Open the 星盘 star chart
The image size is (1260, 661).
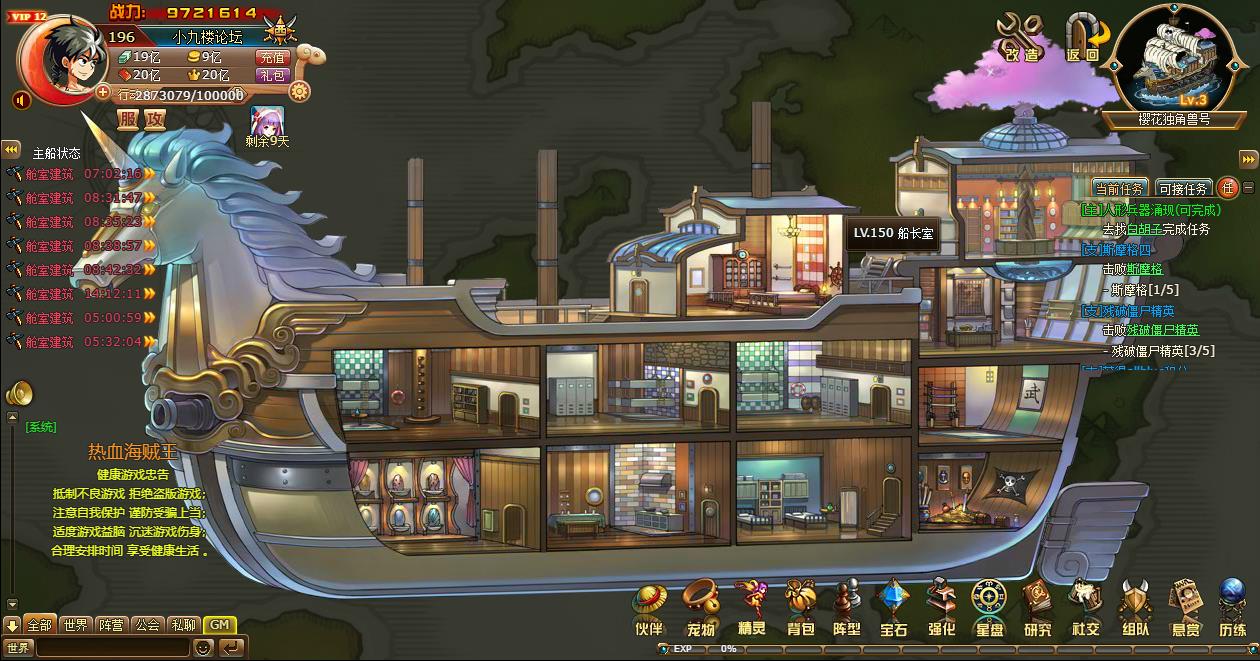(989, 607)
